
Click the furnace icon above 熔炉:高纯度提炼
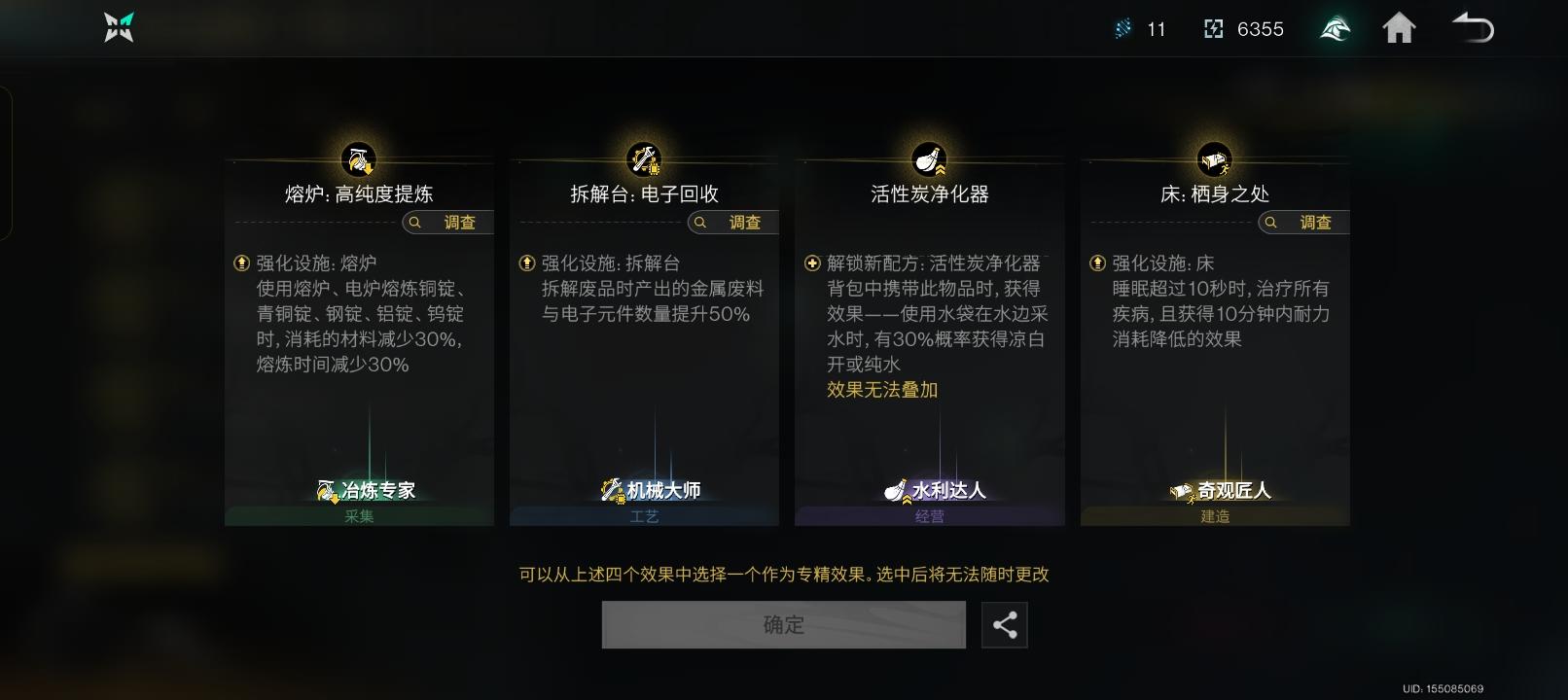tap(358, 158)
